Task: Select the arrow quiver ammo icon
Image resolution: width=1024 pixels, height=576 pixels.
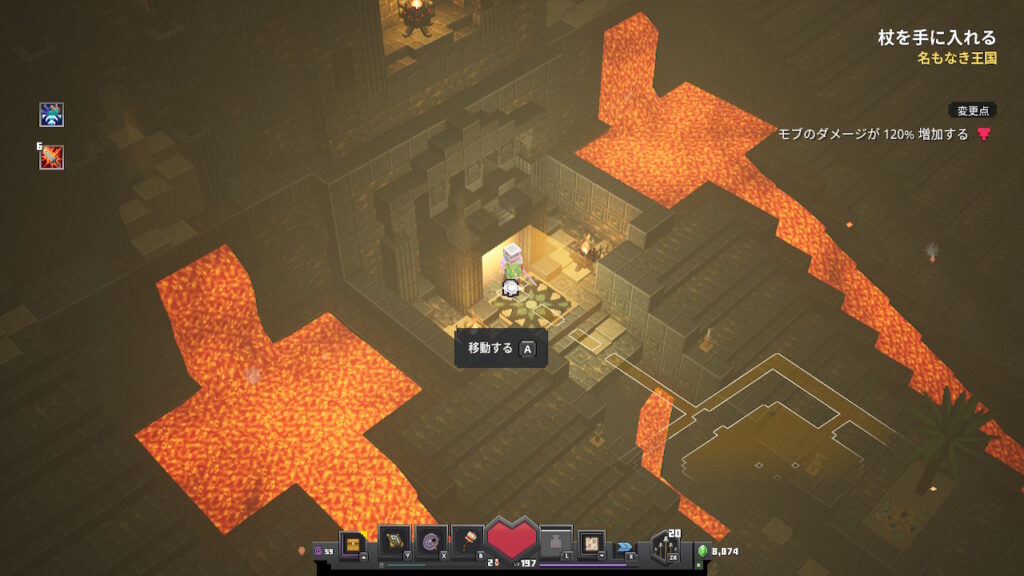Action: (x=665, y=546)
